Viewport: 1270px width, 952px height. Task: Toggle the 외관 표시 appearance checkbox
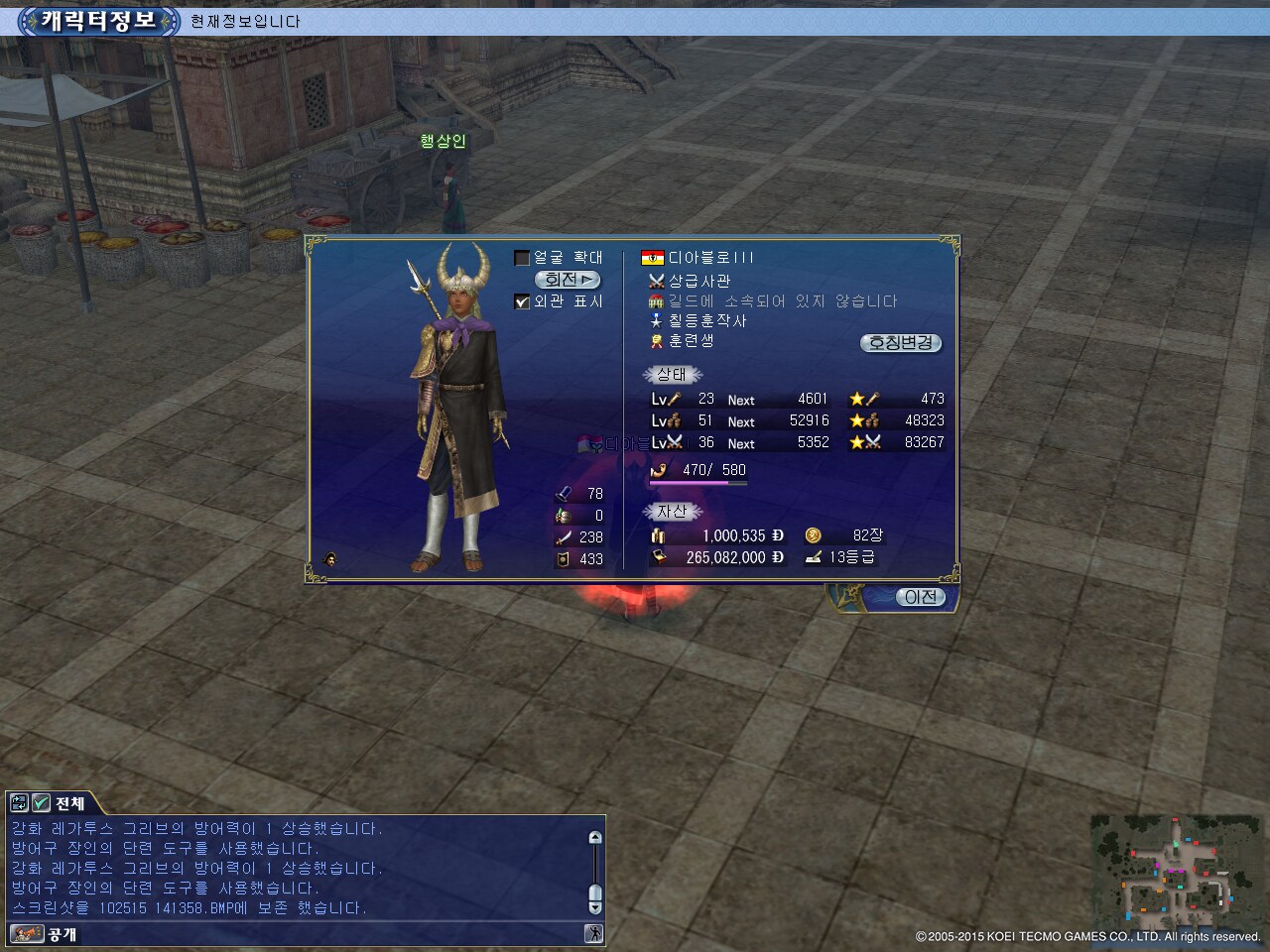point(522,301)
